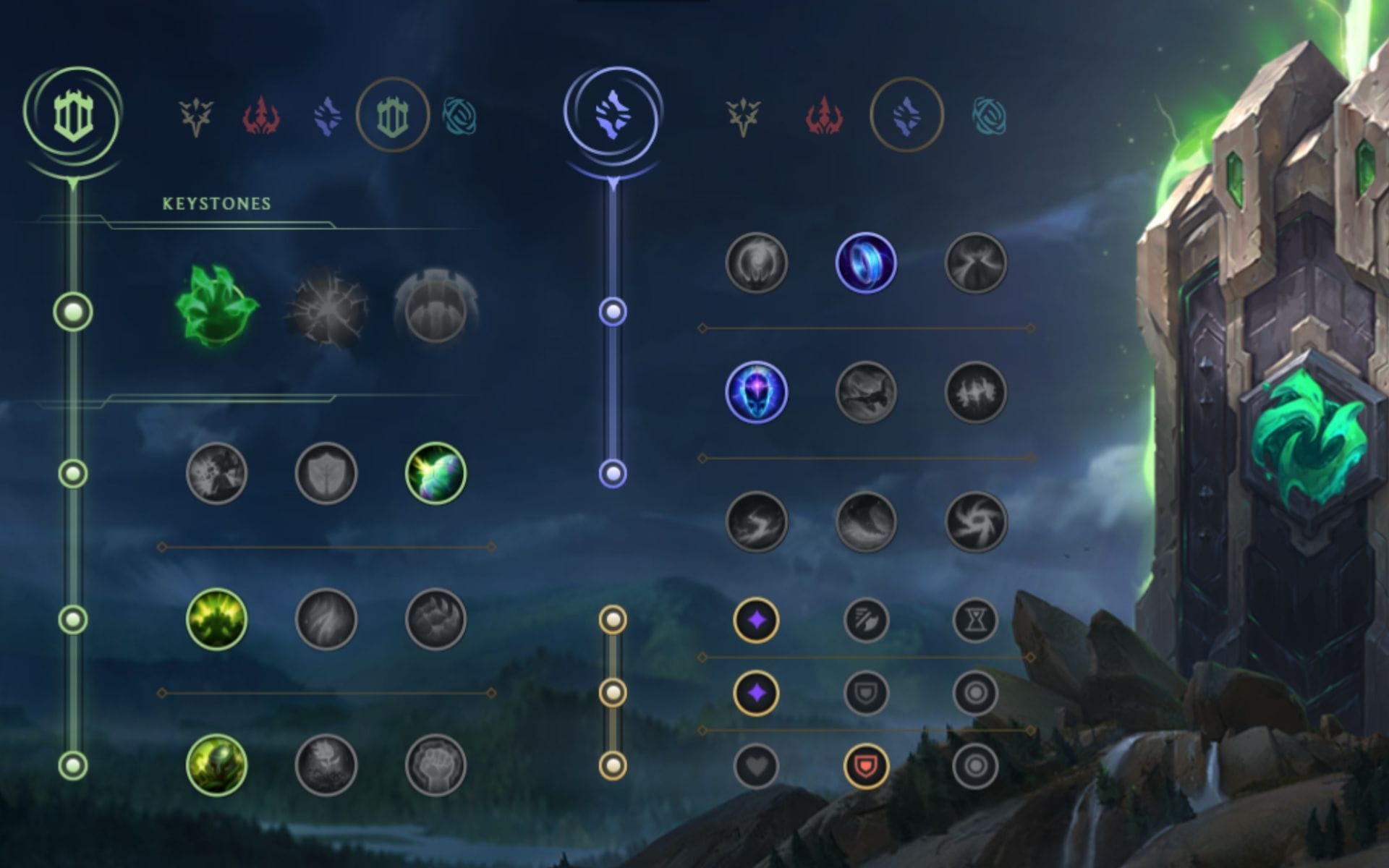Select the Adaptive Force offense shard
This screenshot has height=868, width=1389.
(758, 618)
